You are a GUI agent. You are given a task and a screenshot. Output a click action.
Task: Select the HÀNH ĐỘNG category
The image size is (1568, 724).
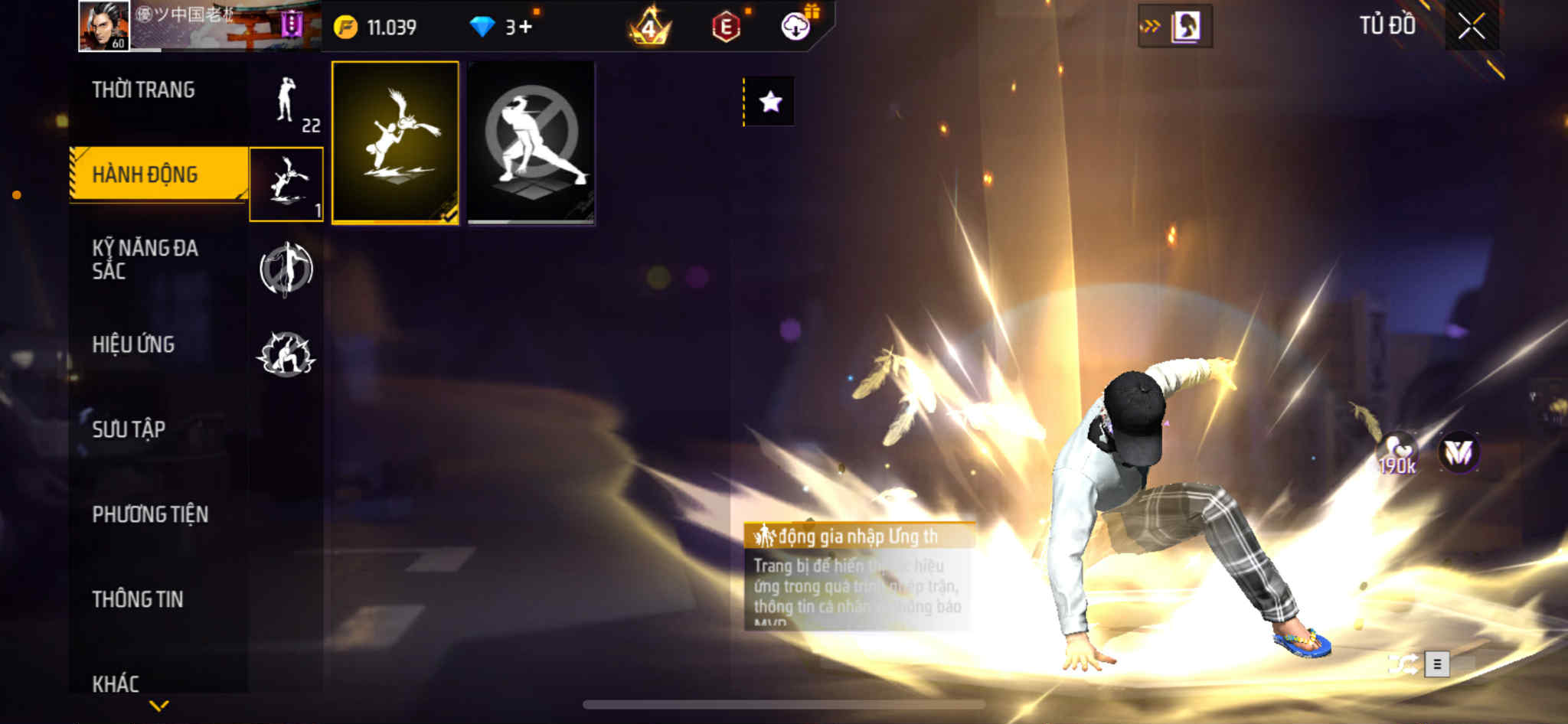click(145, 174)
